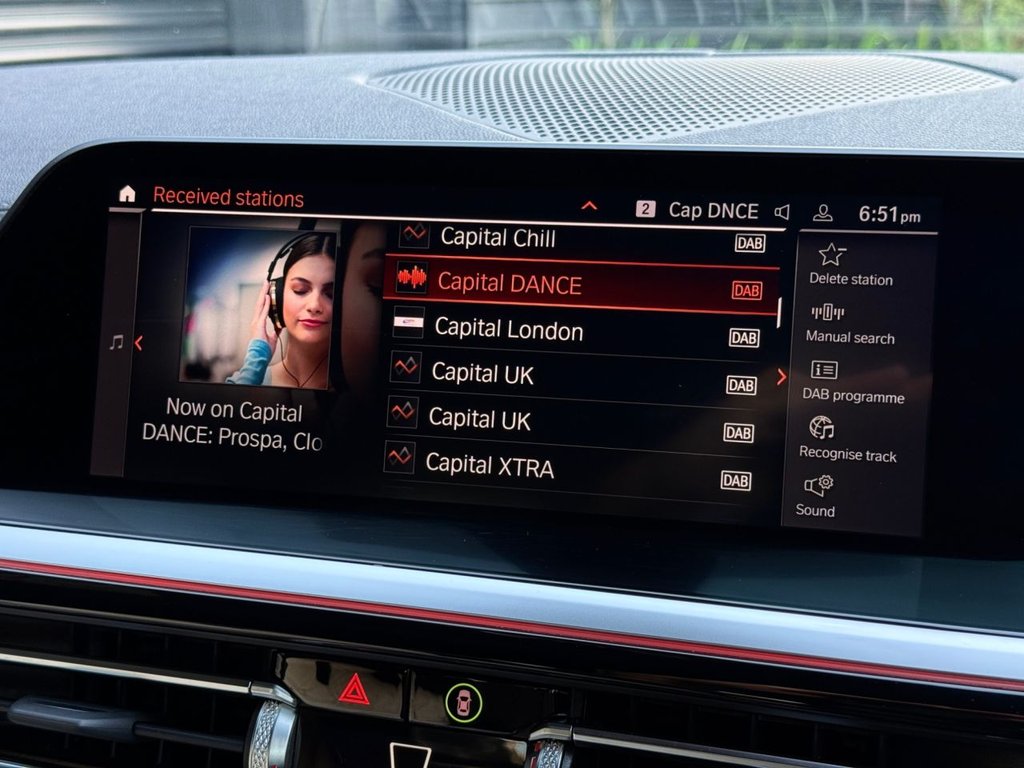
Task: Click the red left arrow beside the note
Action: click(x=138, y=343)
